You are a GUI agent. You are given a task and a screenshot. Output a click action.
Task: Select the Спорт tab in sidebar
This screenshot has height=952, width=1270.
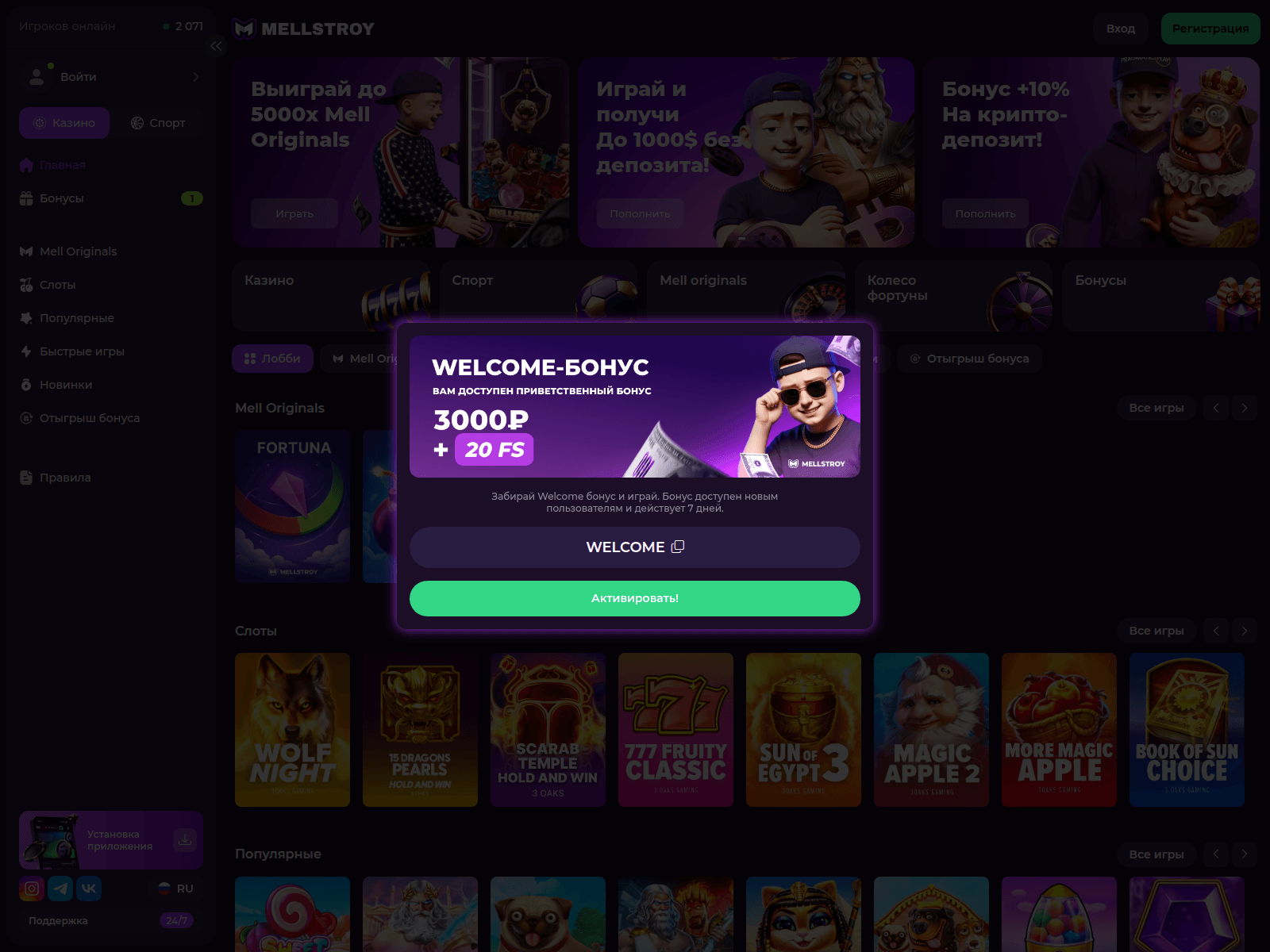pos(158,123)
